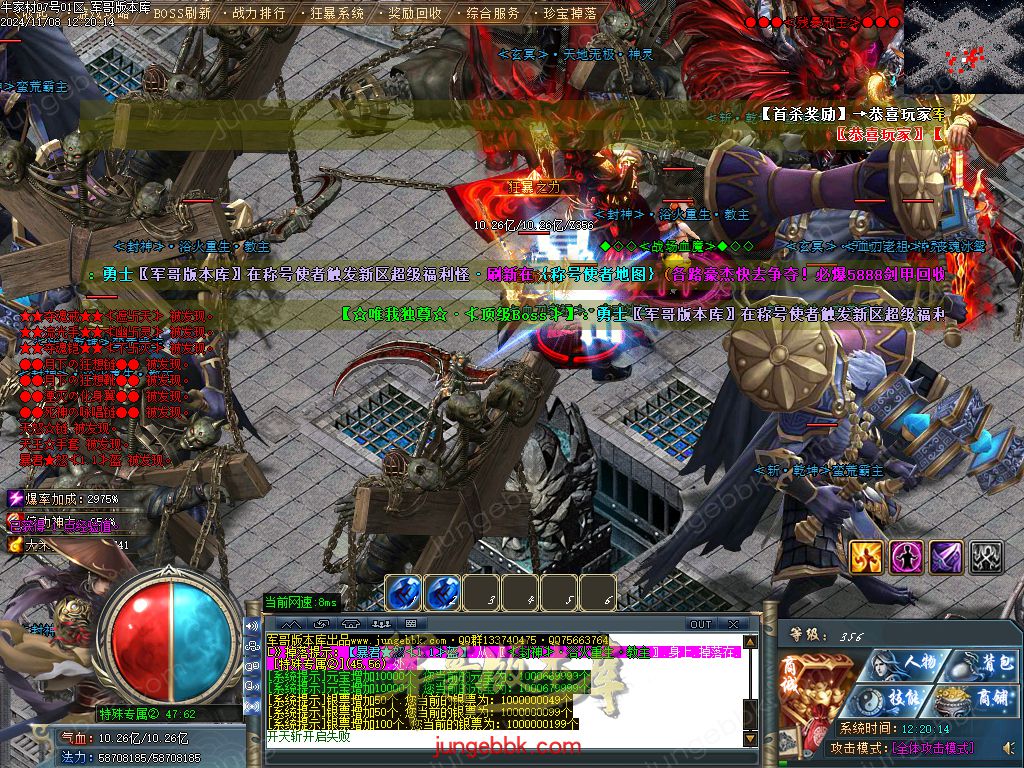Open the 人物 character panel
This screenshot has height=768, width=1024.
[906, 663]
